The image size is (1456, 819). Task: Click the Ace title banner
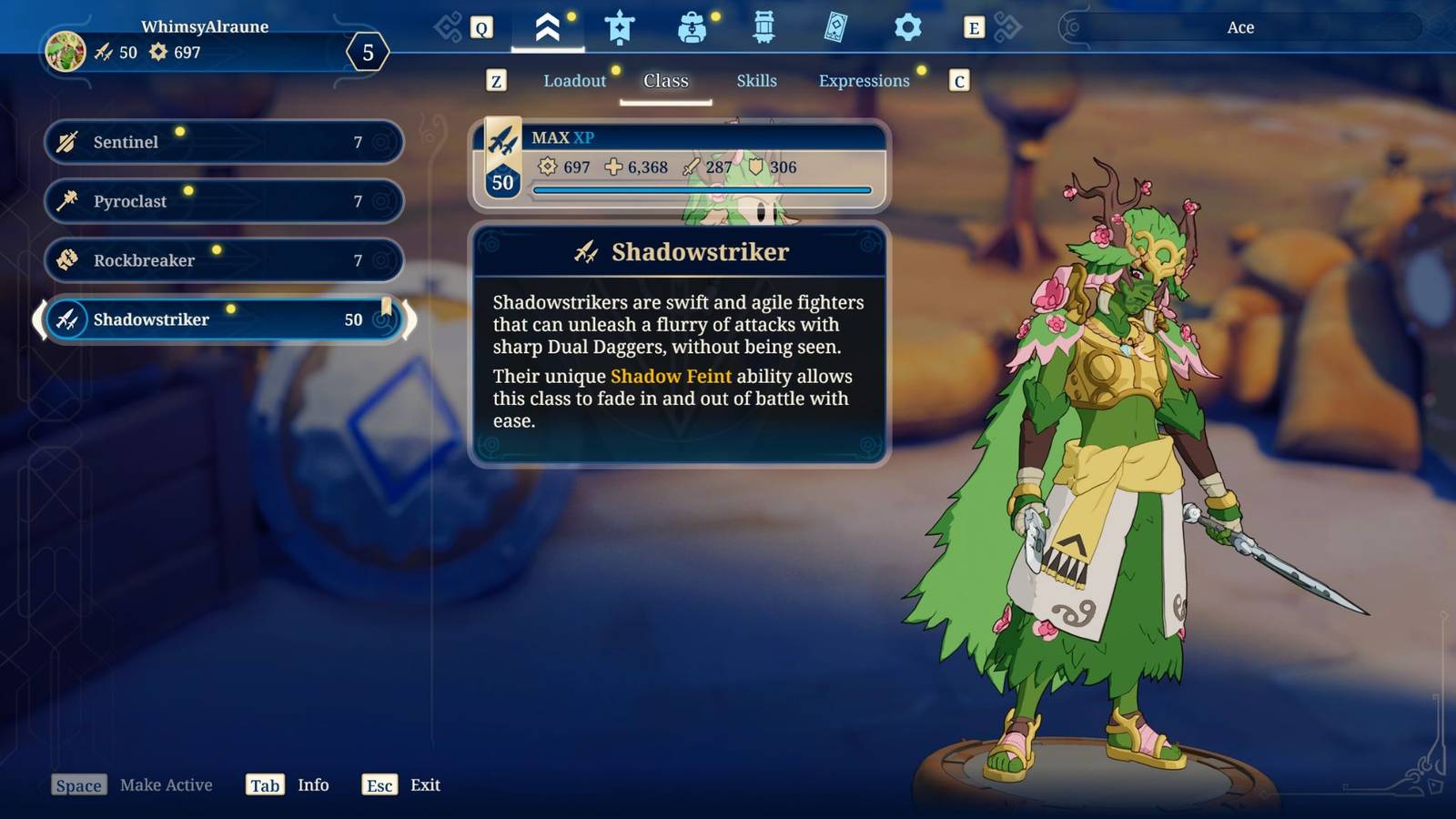1239,27
